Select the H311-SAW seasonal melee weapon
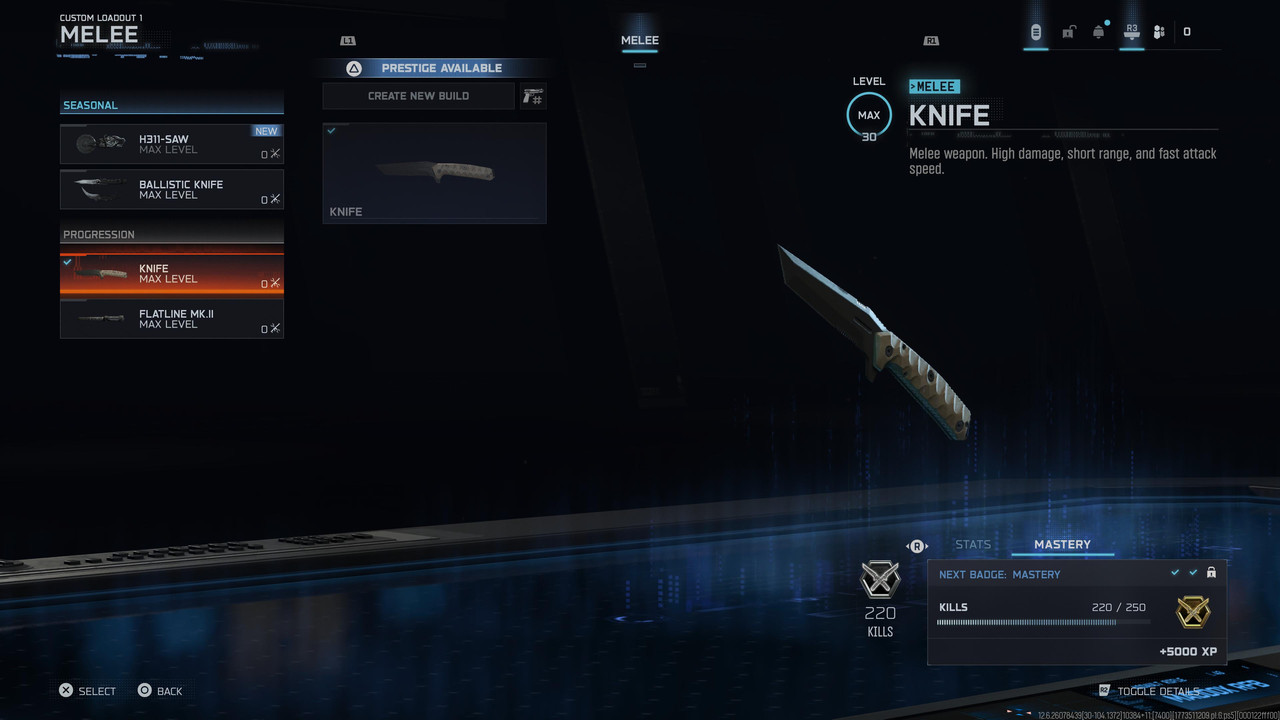The width and height of the screenshot is (1280, 720). [x=171, y=144]
